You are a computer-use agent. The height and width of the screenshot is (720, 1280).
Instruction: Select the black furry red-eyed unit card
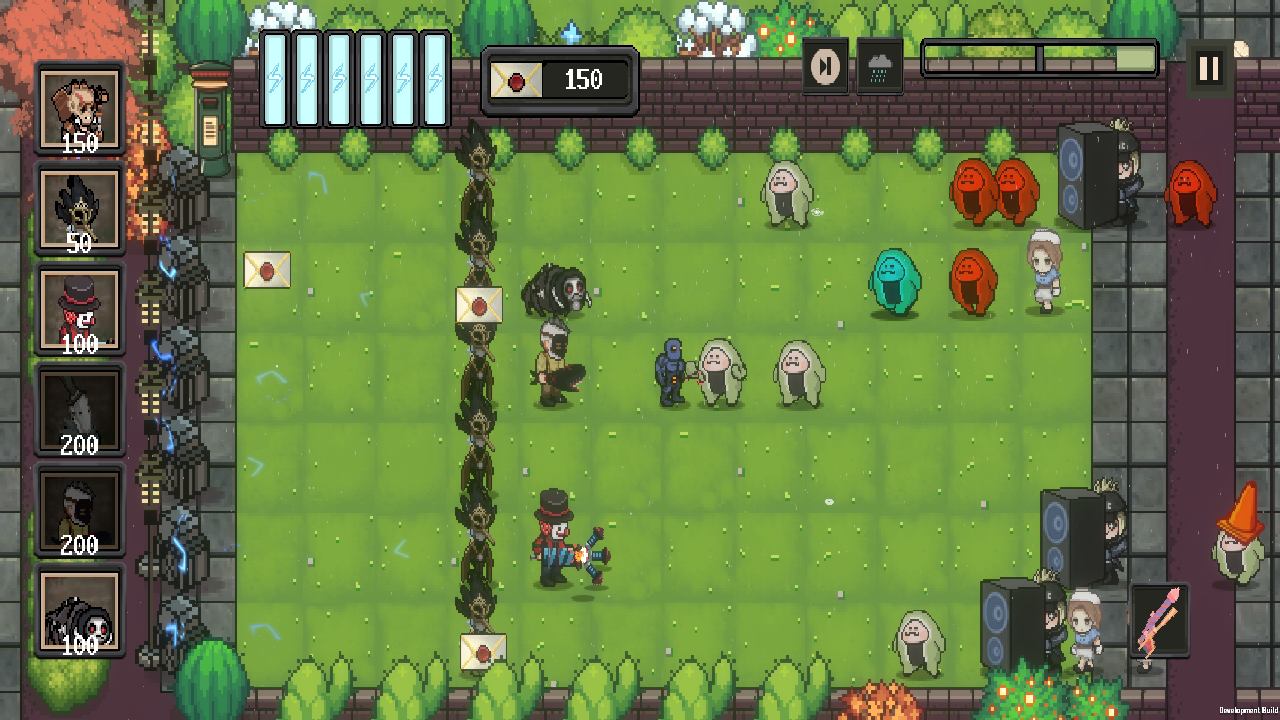pos(79,611)
